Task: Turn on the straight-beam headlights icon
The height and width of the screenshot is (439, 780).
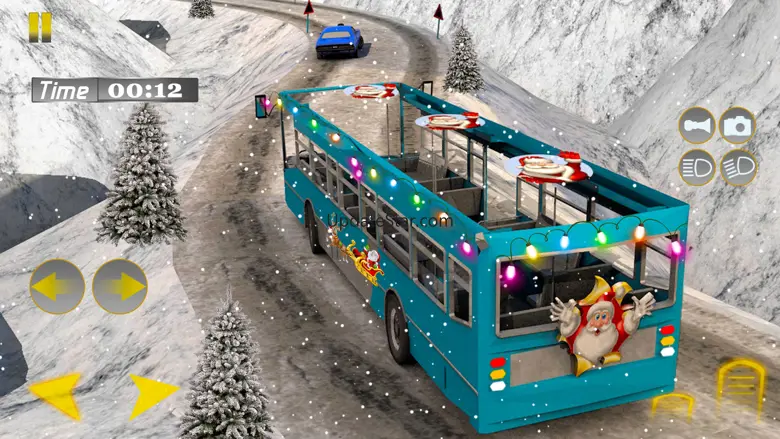Action: [x=697, y=167]
